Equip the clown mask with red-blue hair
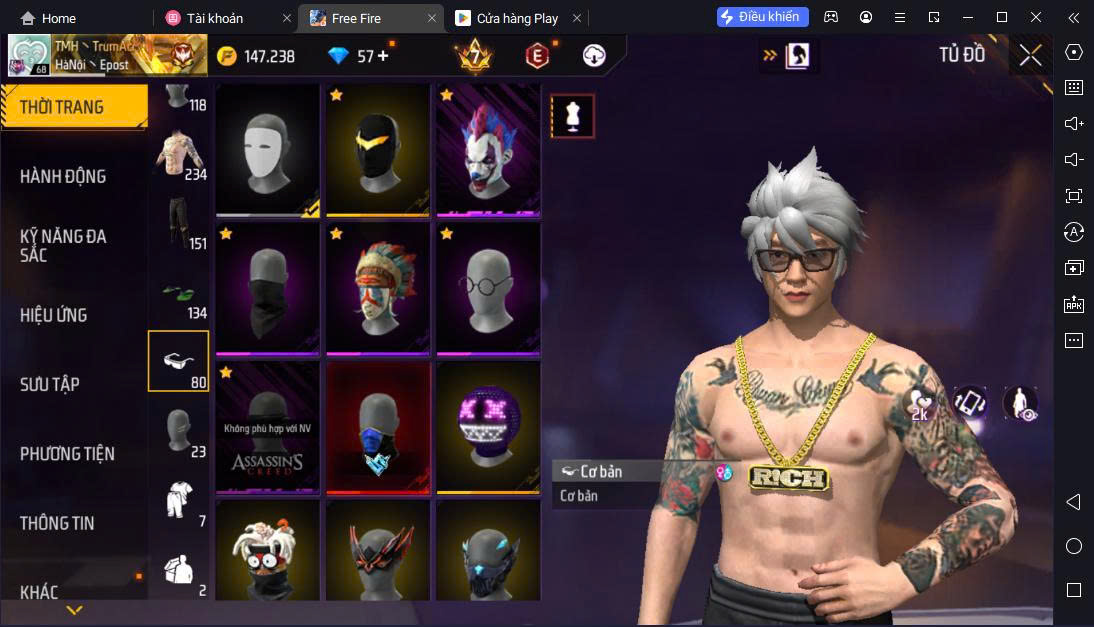 (488, 149)
